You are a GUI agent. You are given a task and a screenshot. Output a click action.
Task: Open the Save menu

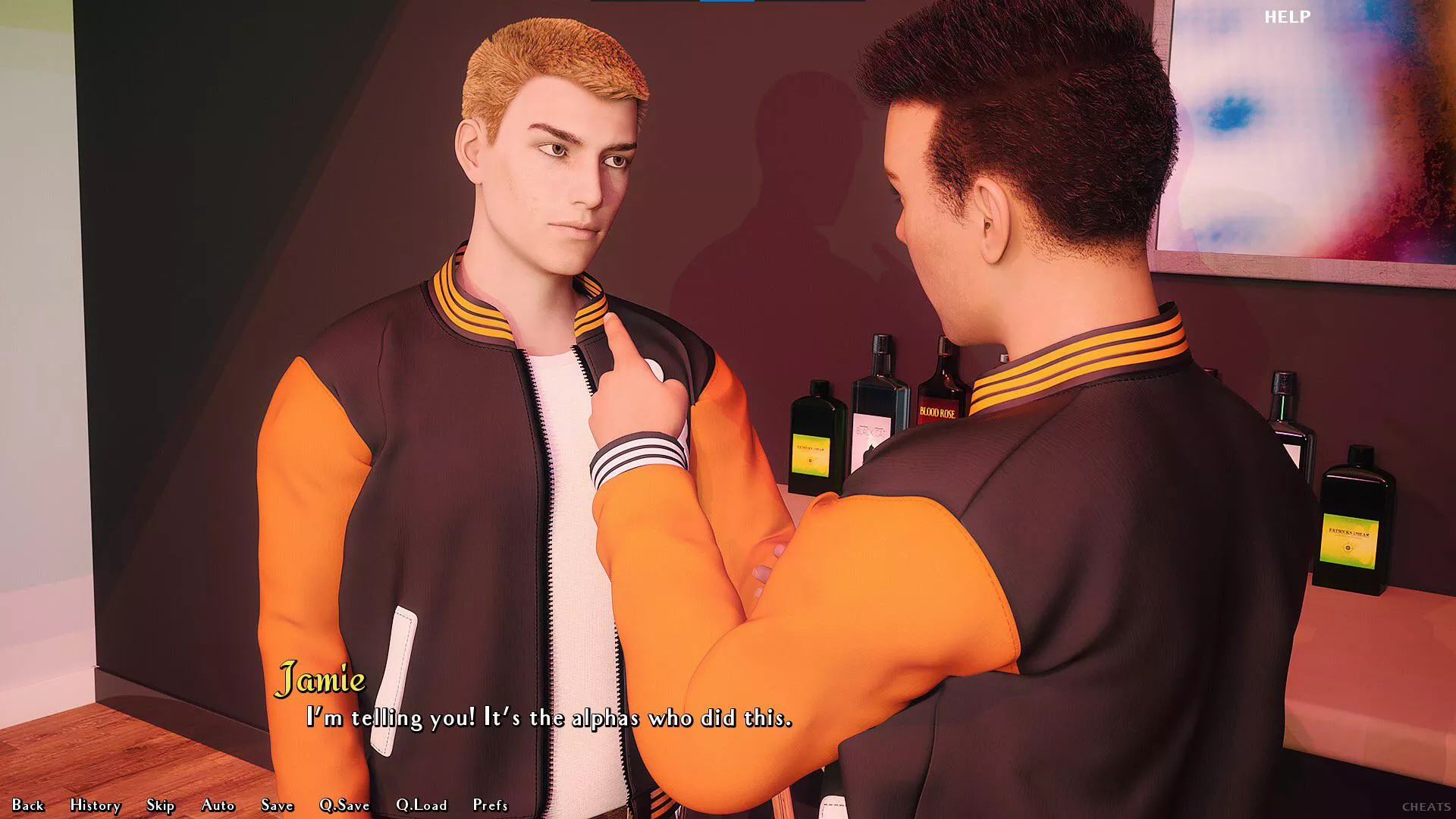click(277, 805)
